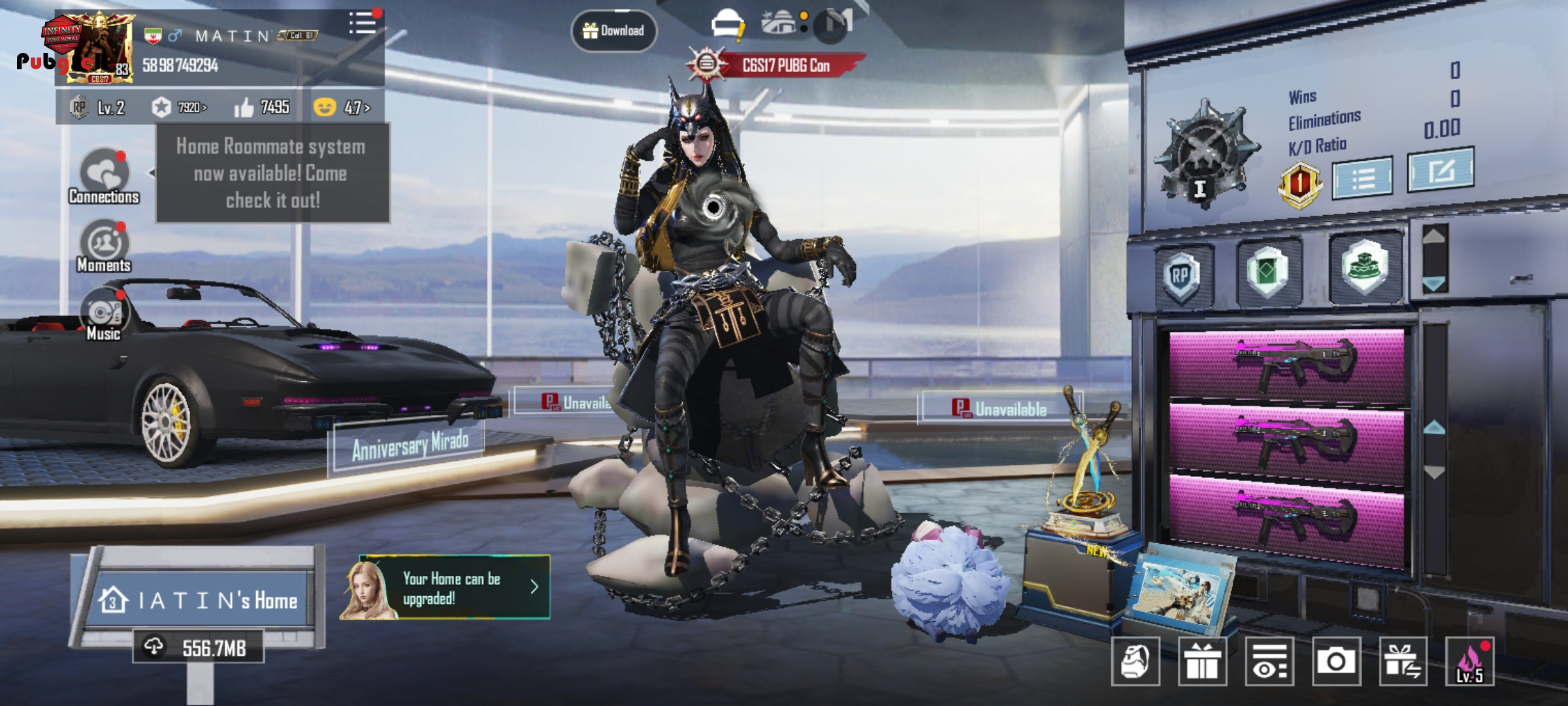Open the helmet icon with exclamation mark

[728, 25]
